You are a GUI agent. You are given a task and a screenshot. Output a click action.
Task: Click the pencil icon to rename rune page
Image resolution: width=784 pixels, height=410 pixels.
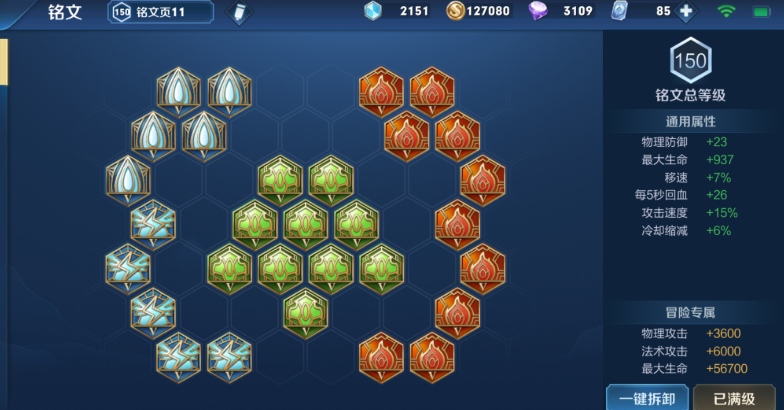click(x=239, y=13)
